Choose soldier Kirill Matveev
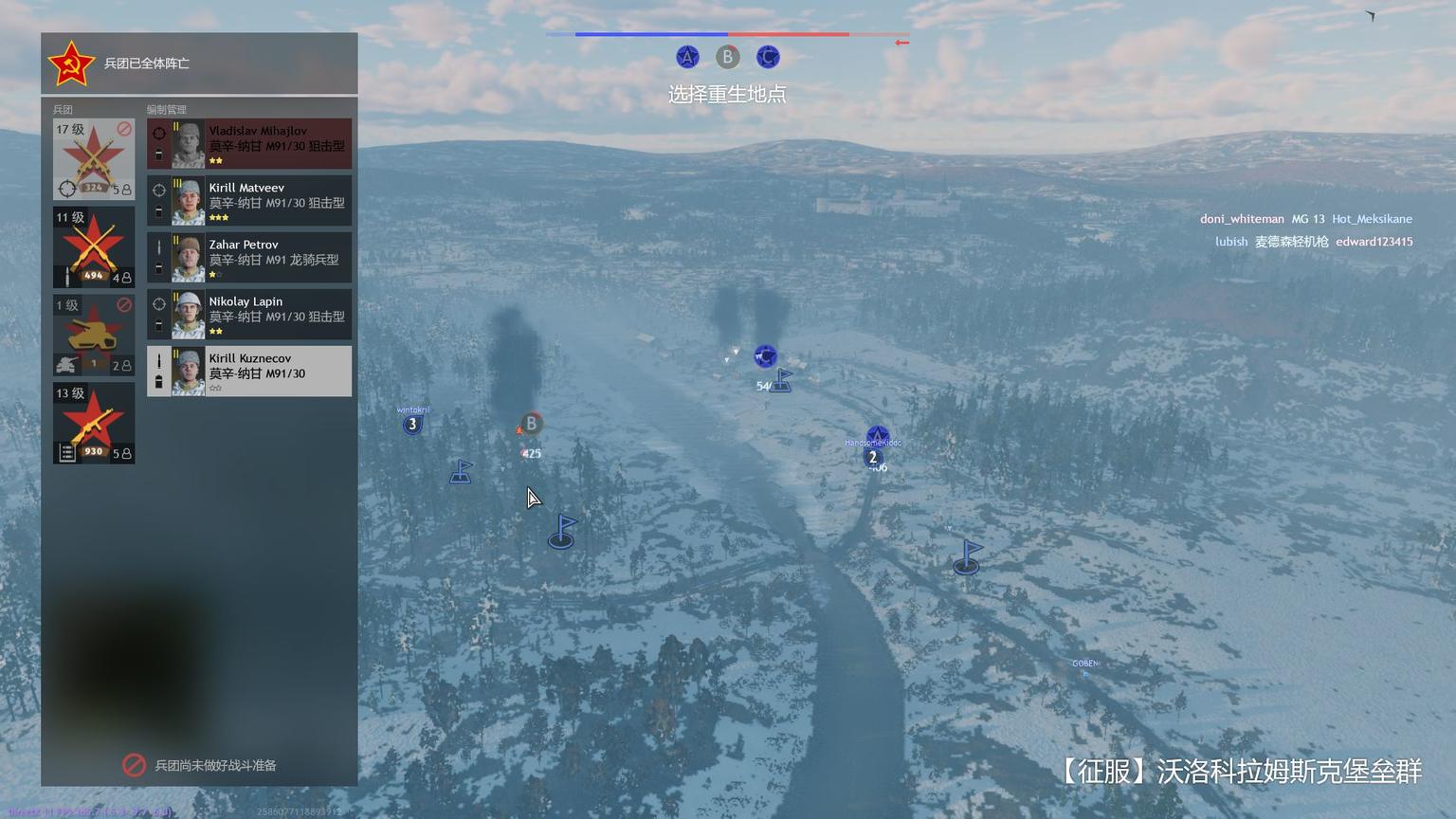Viewport: 1456px width, 819px height. coord(249,201)
